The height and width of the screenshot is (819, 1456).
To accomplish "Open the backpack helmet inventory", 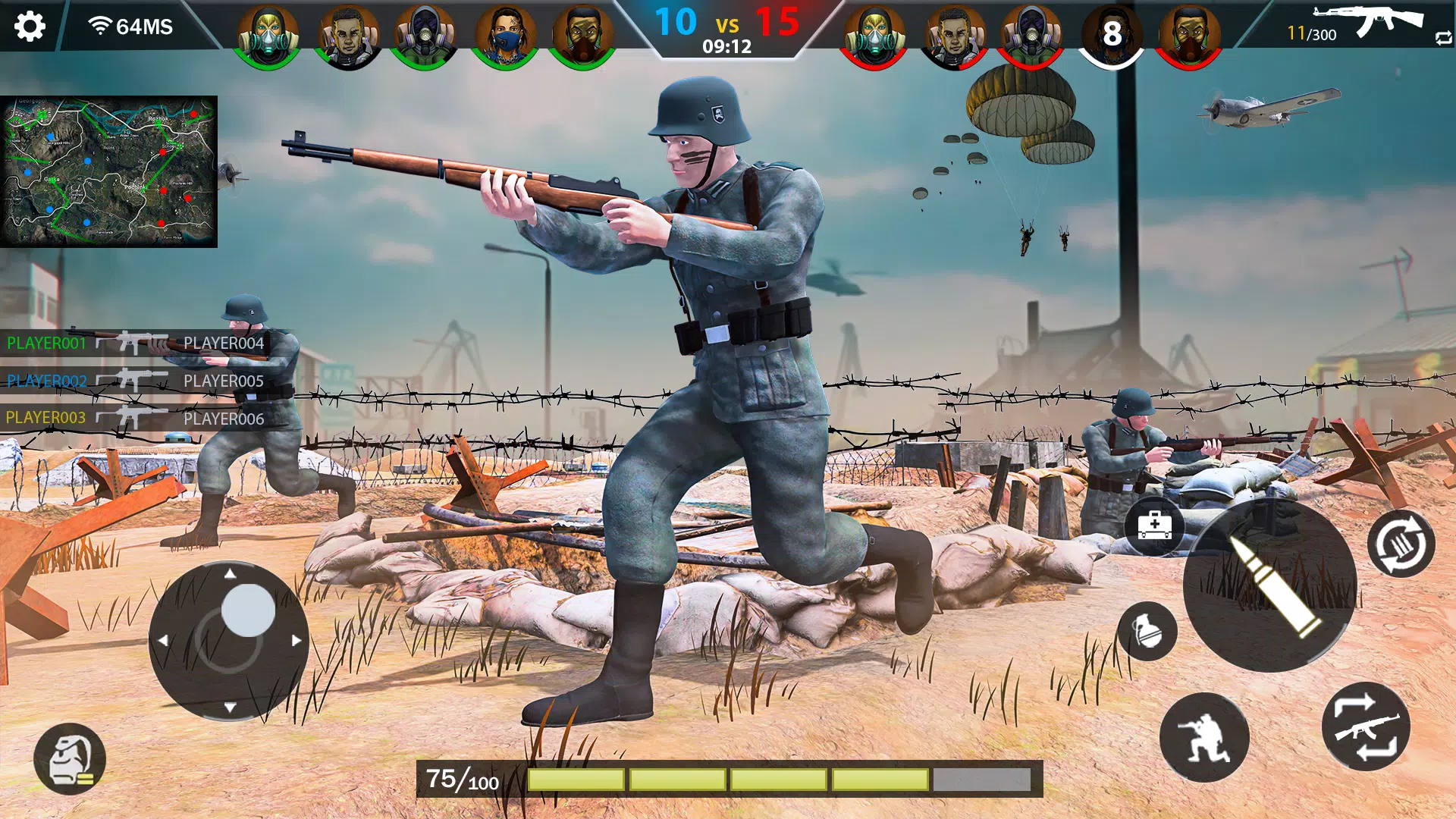I will tap(70, 759).
